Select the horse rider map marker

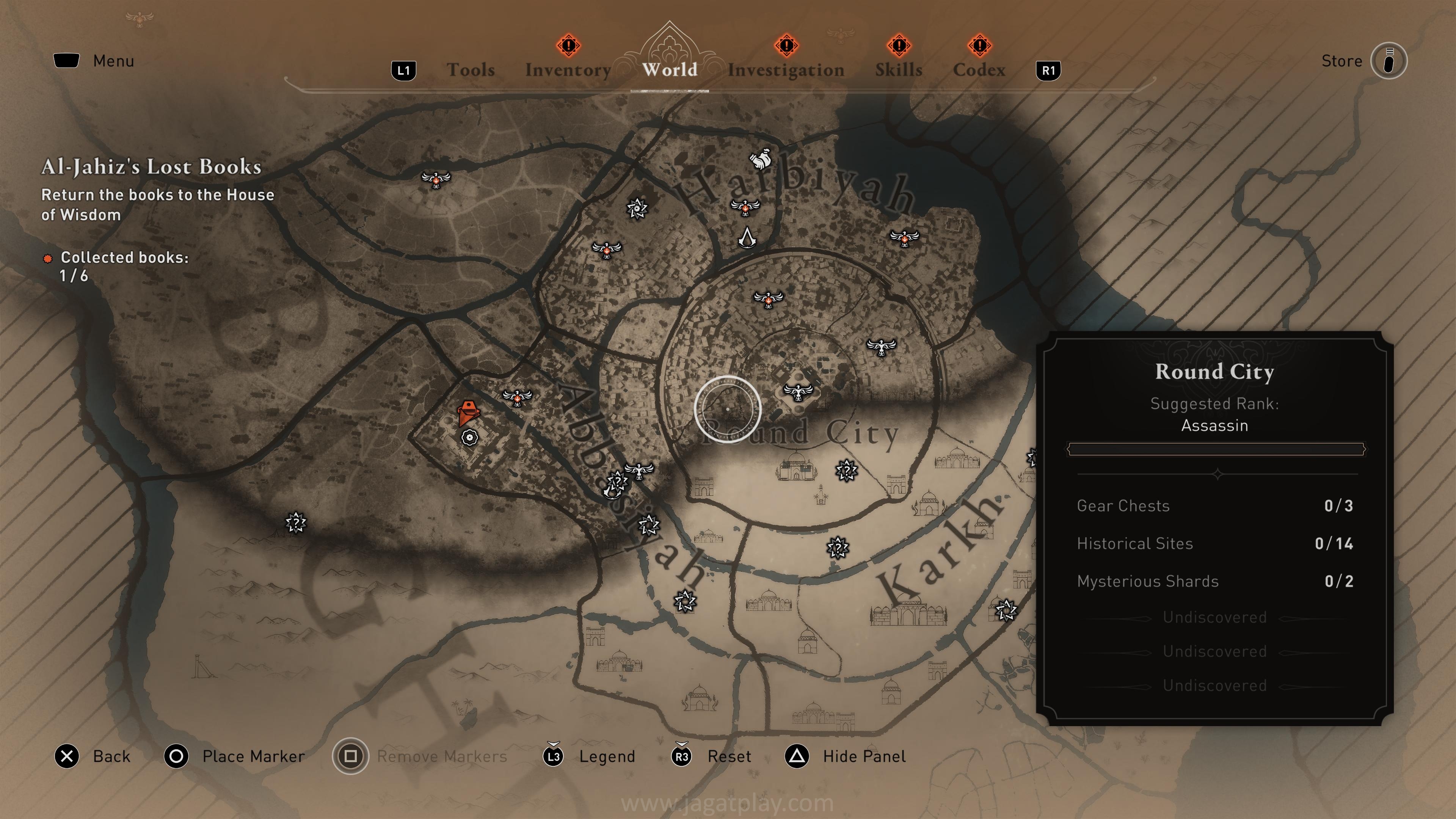click(x=761, y=160)
